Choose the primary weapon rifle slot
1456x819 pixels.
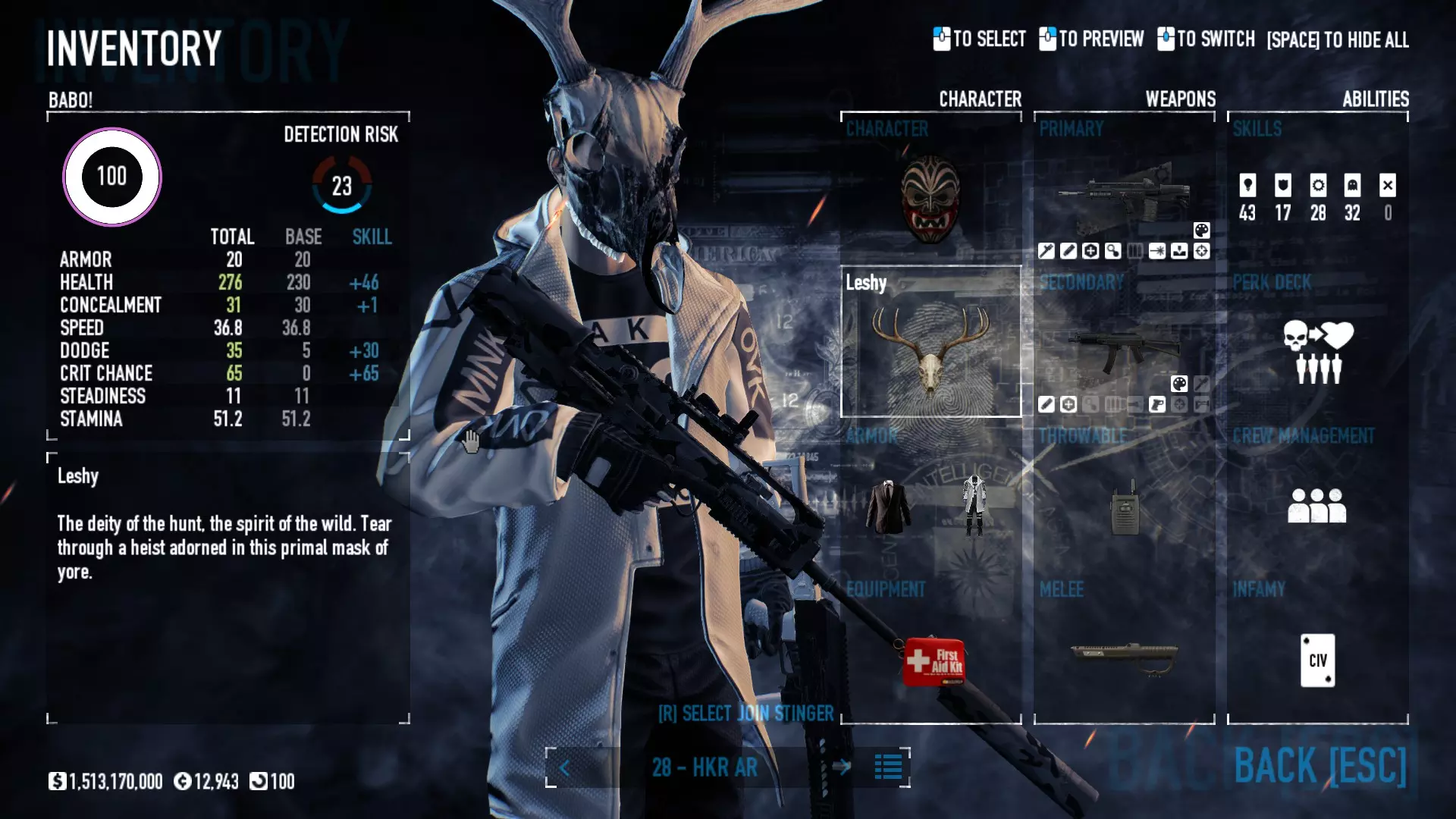1124,193
